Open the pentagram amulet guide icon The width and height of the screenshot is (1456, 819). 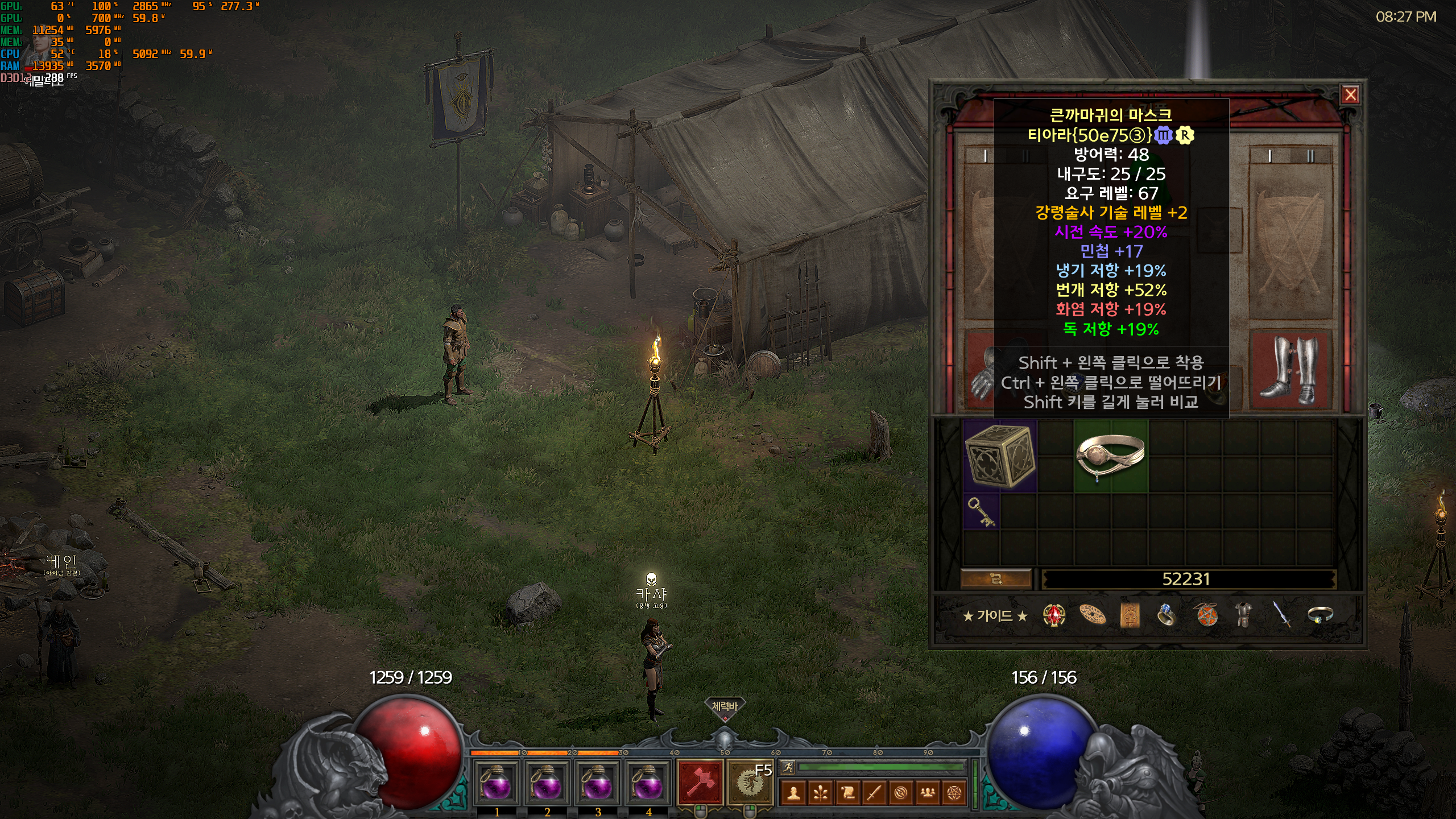tap(1206, 615)
